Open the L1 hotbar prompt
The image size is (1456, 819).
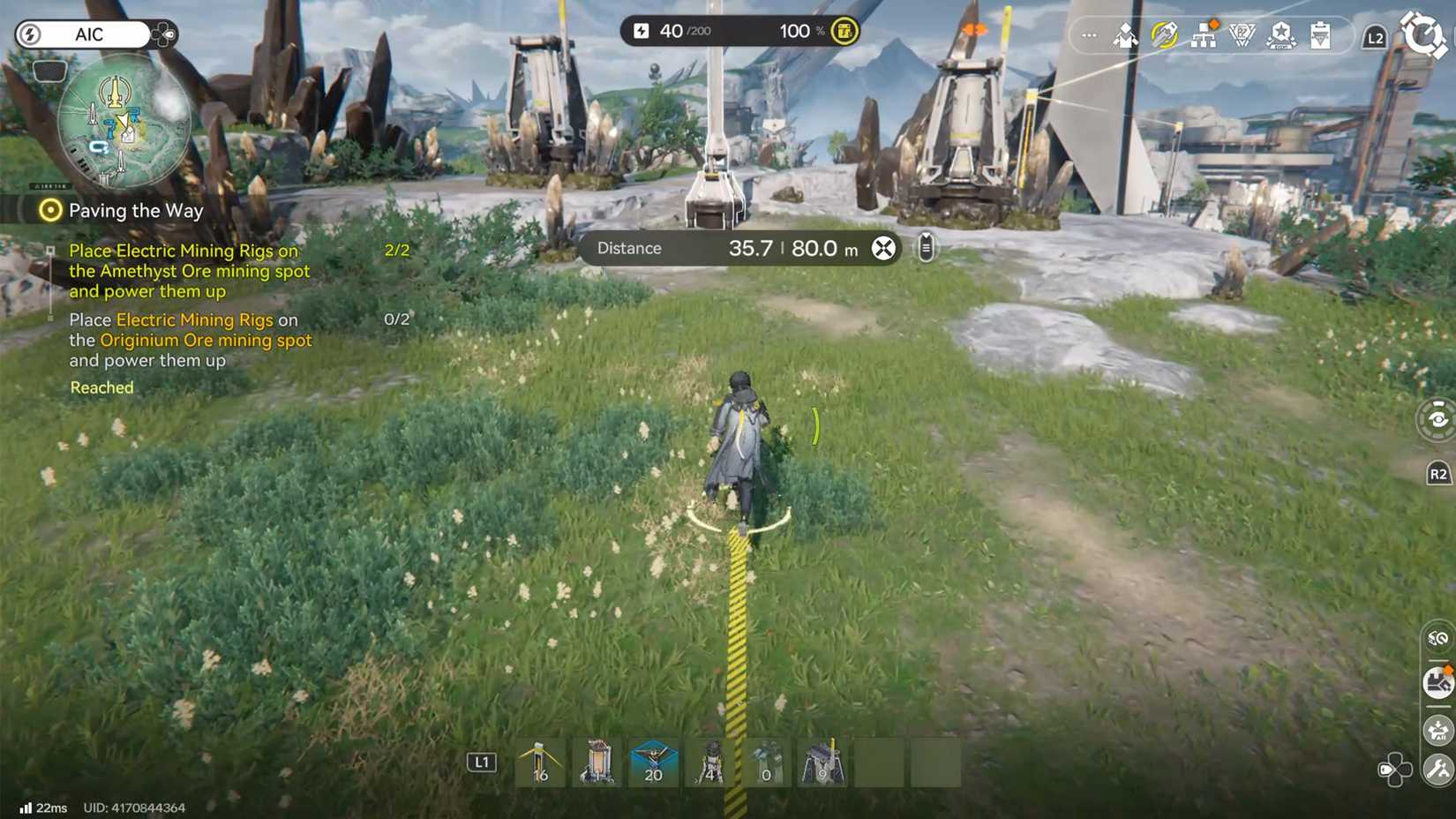(x=482, y=763)
